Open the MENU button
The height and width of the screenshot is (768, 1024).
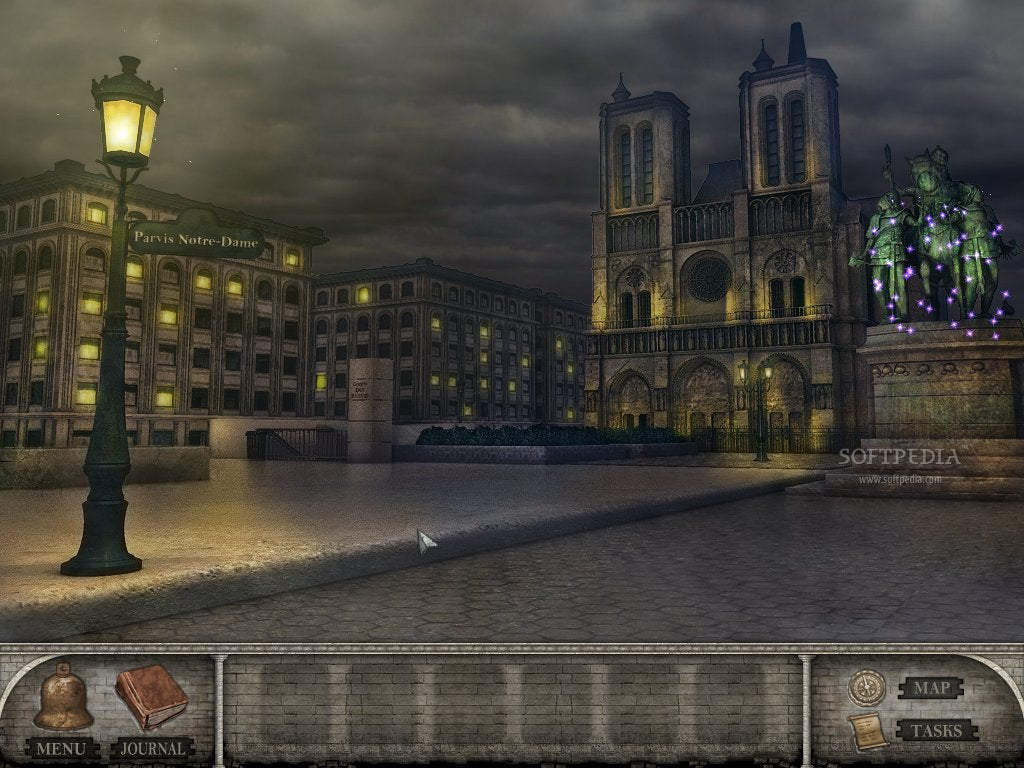(61, 748)
